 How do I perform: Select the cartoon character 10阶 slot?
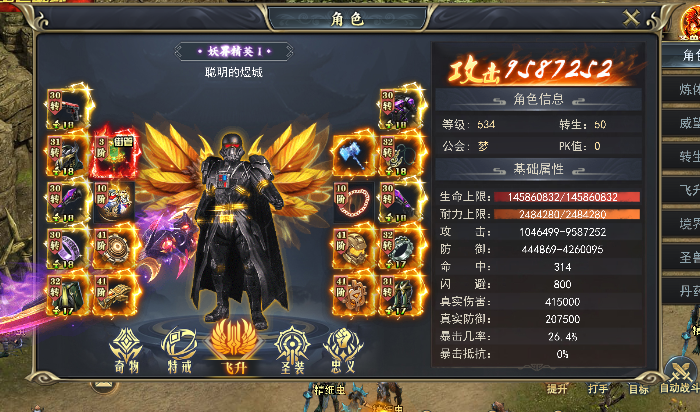pyautogui.click(x=111, y=198)
